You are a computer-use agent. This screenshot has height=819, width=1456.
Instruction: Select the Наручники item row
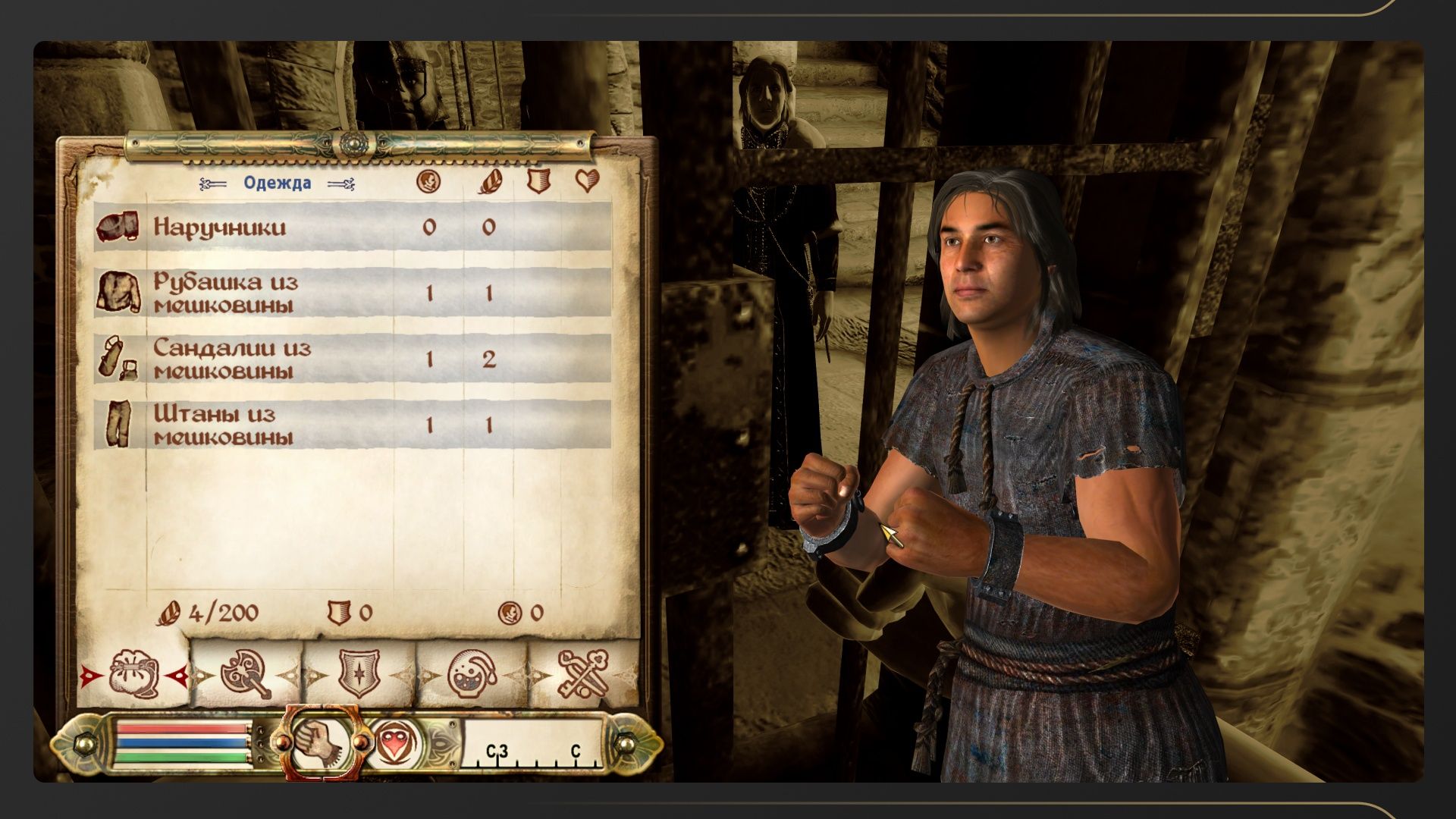click(x=353, y=227)
